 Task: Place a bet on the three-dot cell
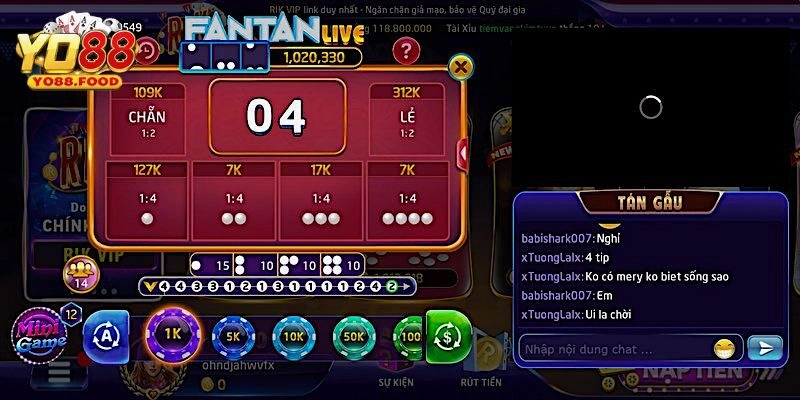coord(320,203)
